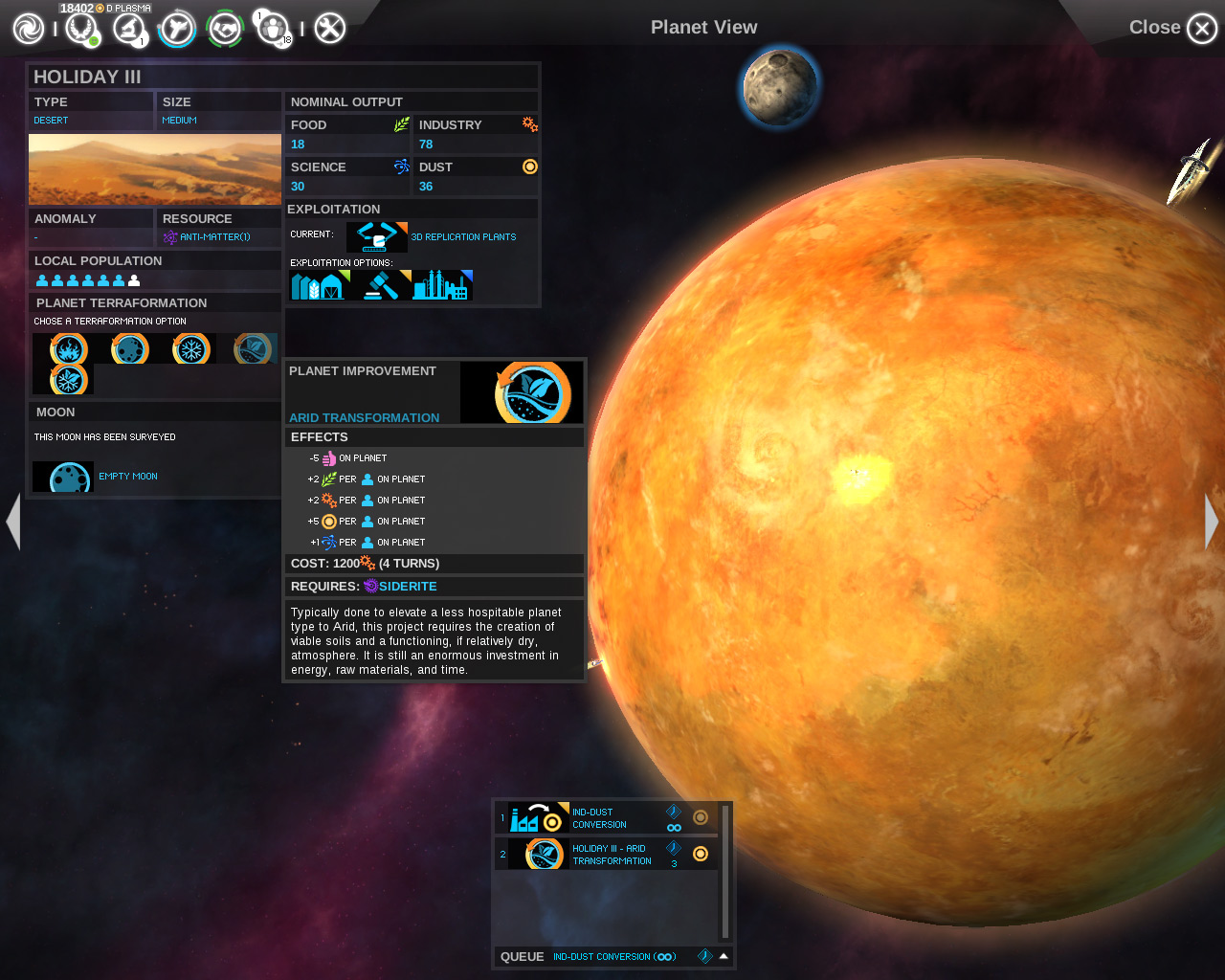Open the wrench and screwdriver settings icon
Screen dimensions: 1225x980
click(329, 29)
